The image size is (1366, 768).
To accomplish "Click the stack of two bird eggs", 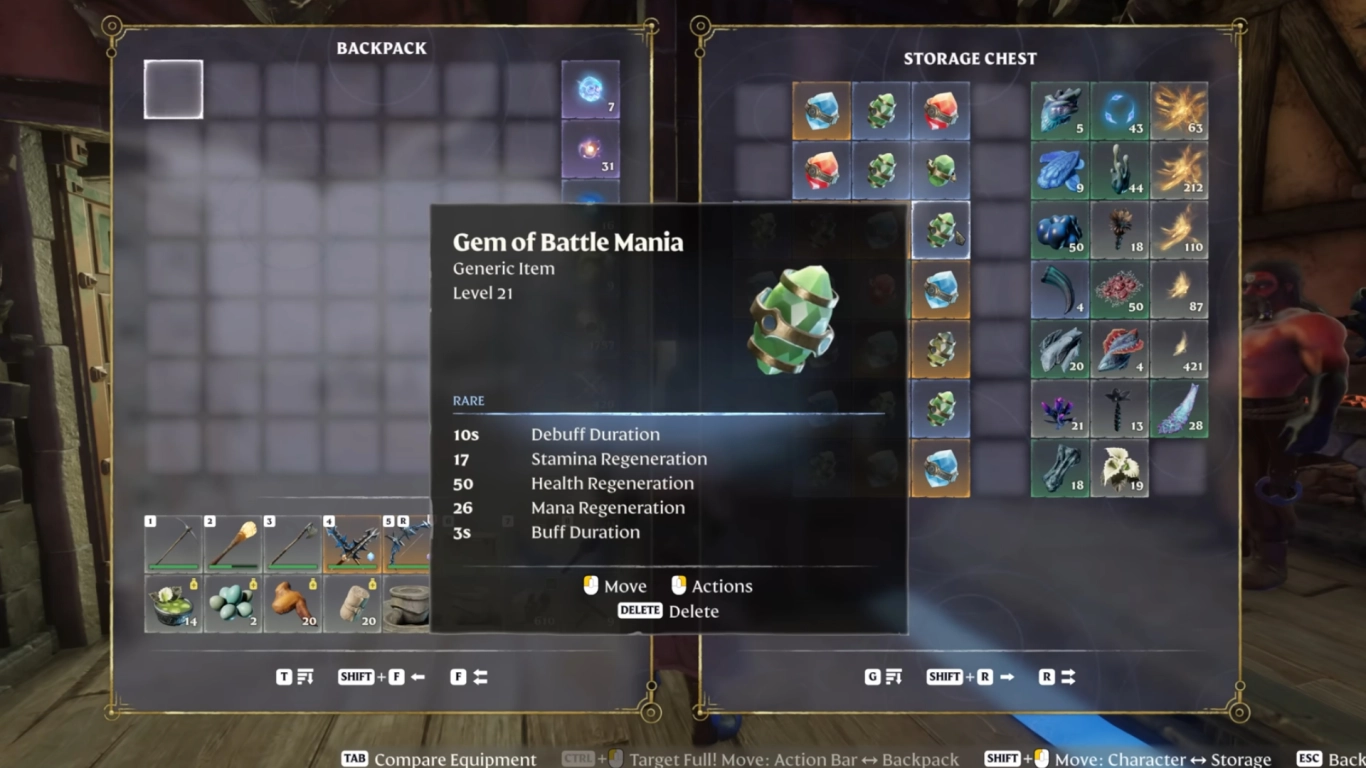I will click(234, 604).
